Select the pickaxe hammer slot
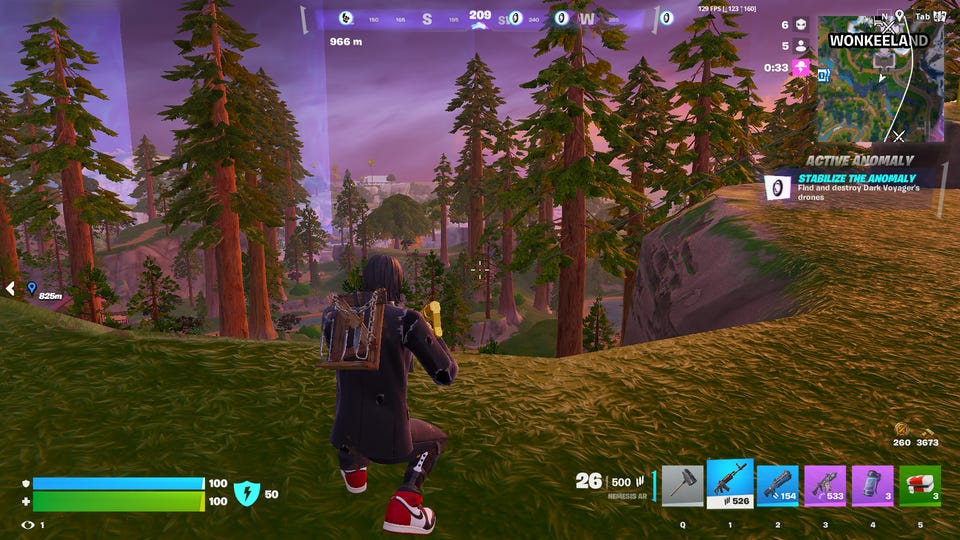960x540 pixels. pos(682,485)
